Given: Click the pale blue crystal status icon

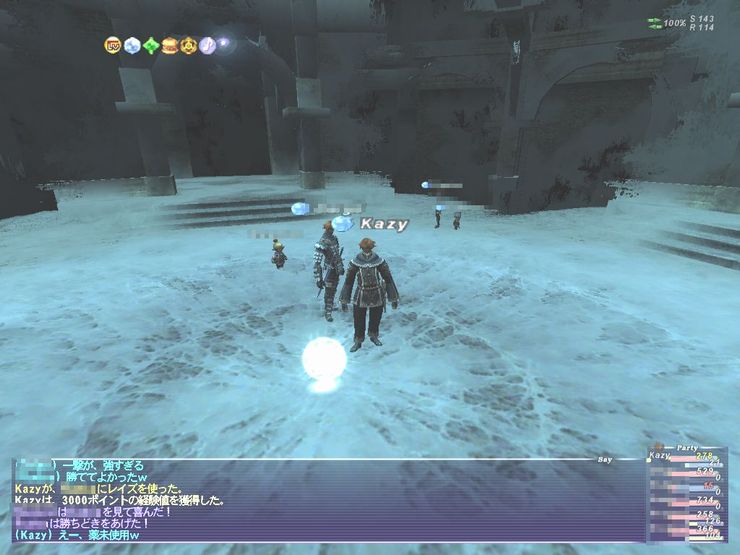Looking at the screenshot, I should 132,45.
